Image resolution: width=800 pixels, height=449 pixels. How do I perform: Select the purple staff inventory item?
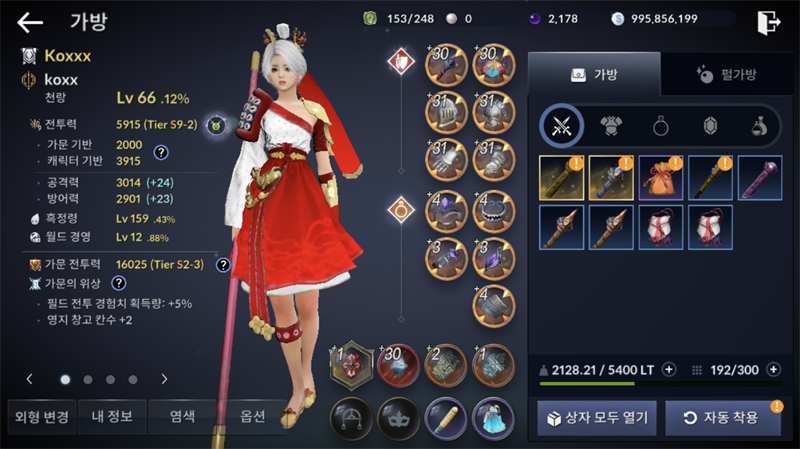[759, 177]
